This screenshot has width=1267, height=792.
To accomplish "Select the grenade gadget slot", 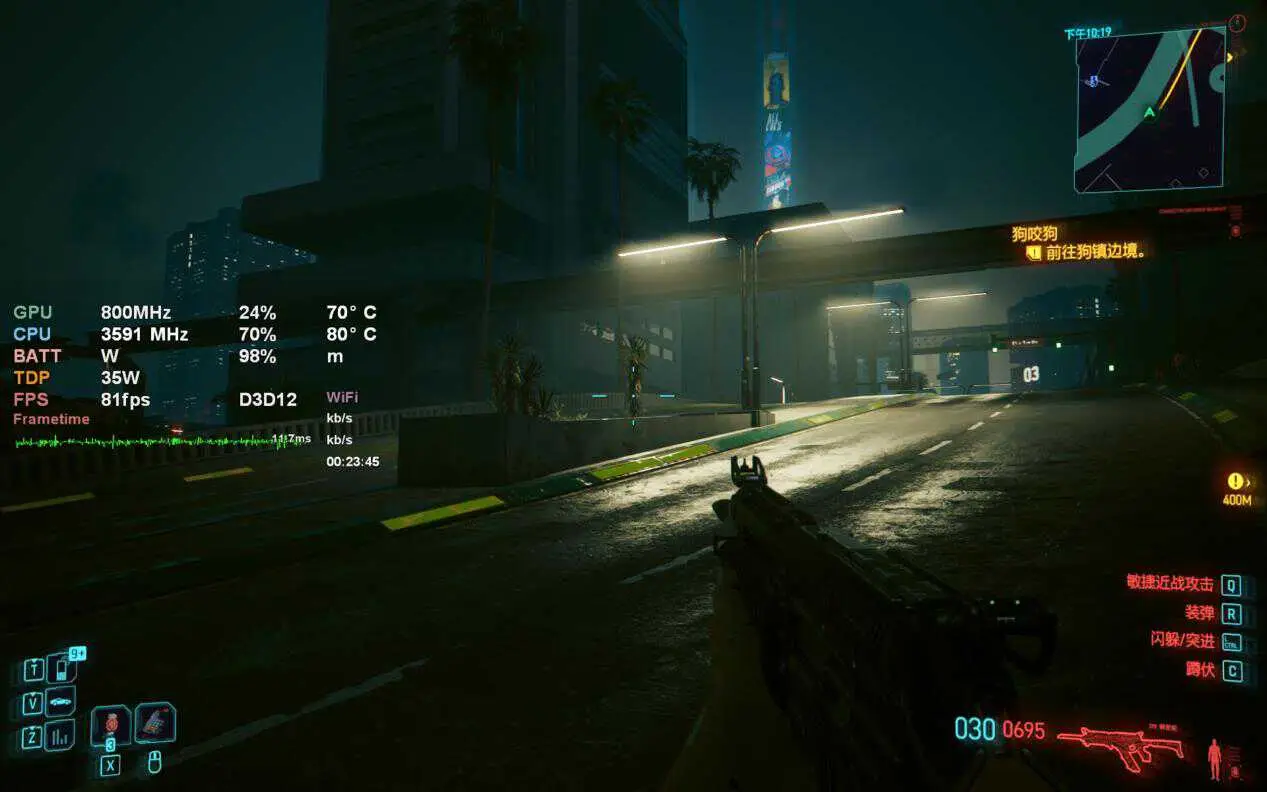I will coord(155,722).
